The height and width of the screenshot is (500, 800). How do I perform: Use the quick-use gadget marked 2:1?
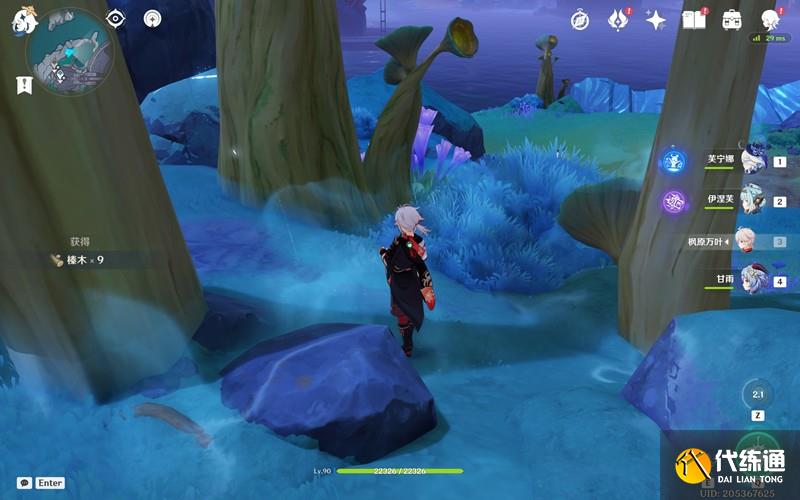tap(757, 394)
